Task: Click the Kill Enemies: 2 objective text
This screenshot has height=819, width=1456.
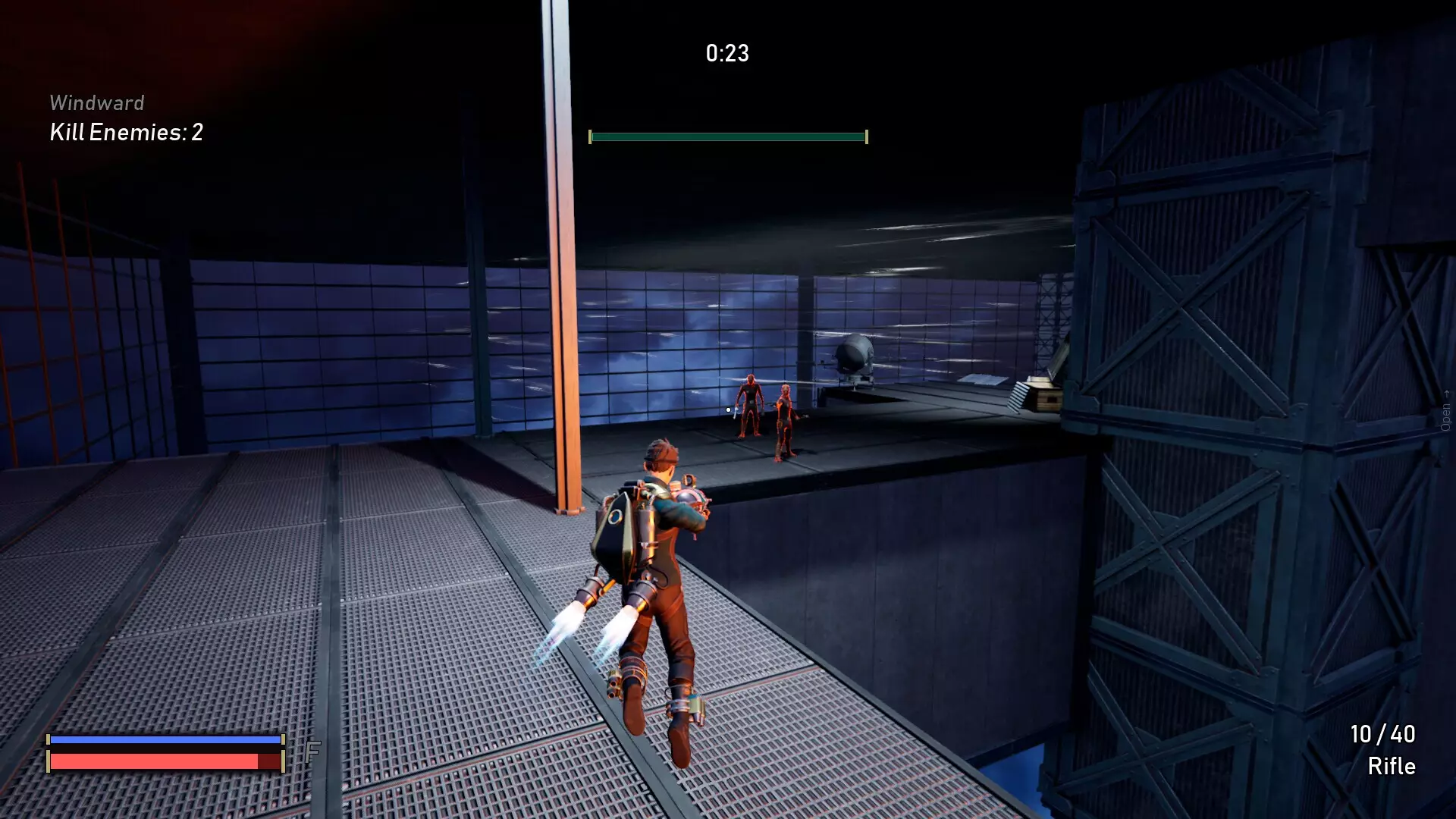Action: pos(127,133)
